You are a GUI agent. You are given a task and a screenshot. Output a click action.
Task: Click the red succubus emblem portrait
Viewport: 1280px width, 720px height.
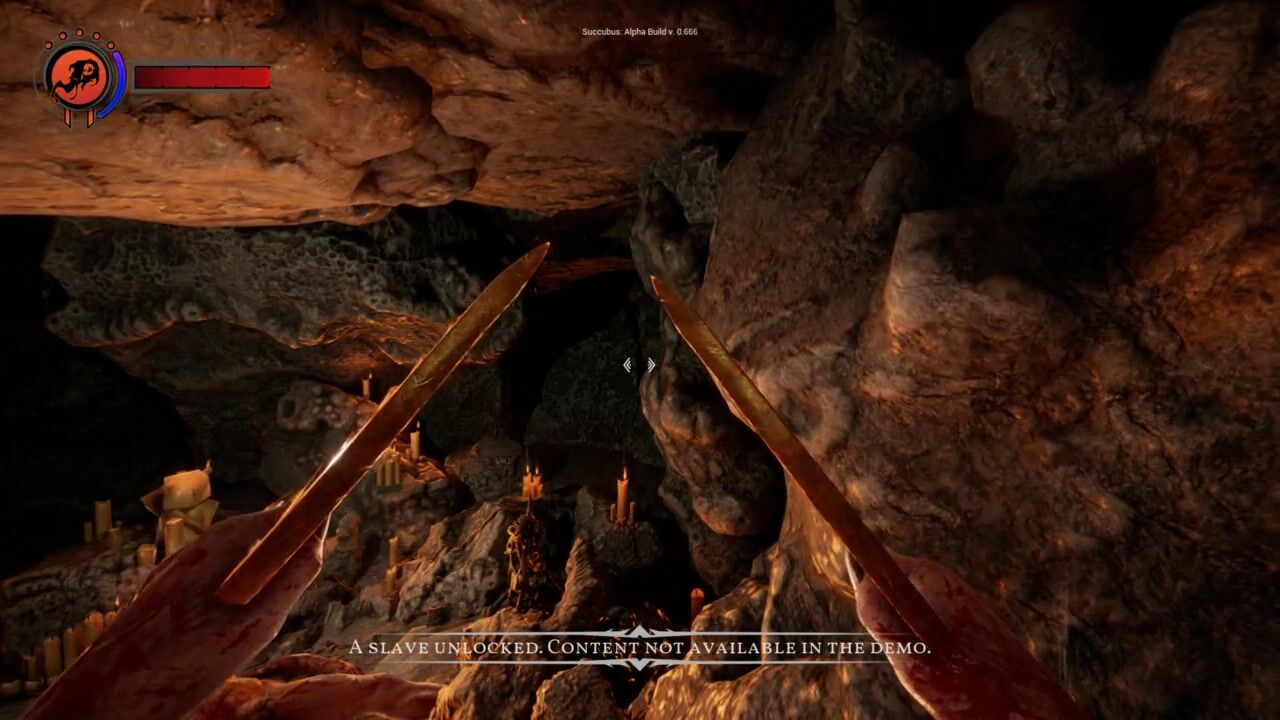pyautogui.click(x=80, y=77)
